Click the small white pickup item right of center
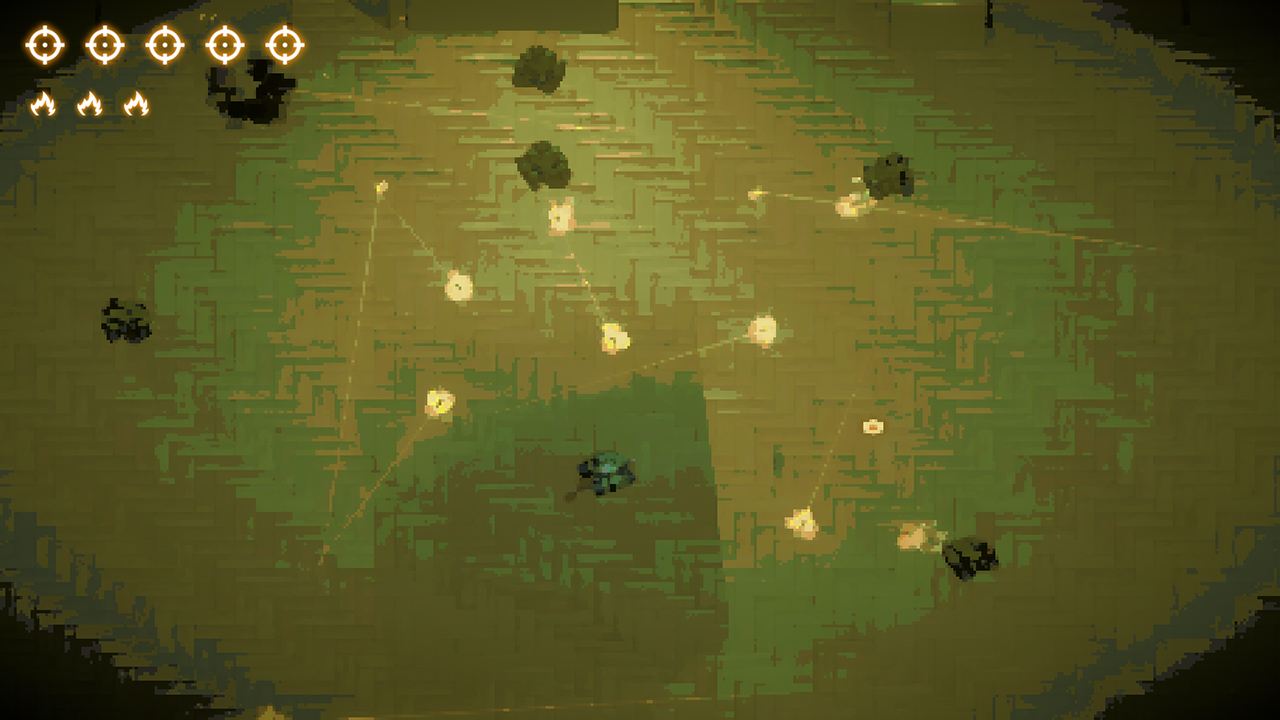 (x=871, y=425)
